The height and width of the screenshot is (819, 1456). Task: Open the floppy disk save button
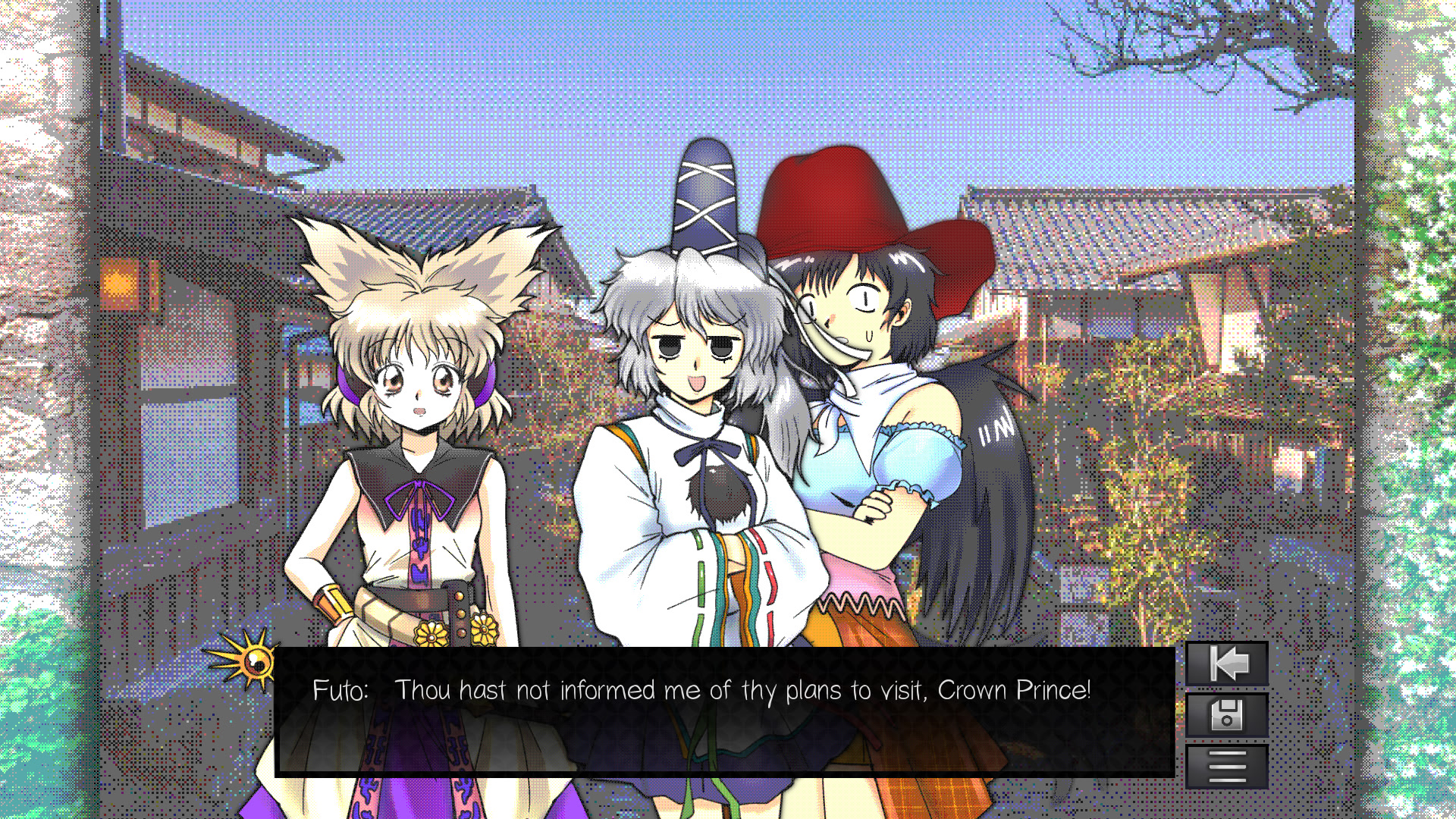tap(1226, 715)
